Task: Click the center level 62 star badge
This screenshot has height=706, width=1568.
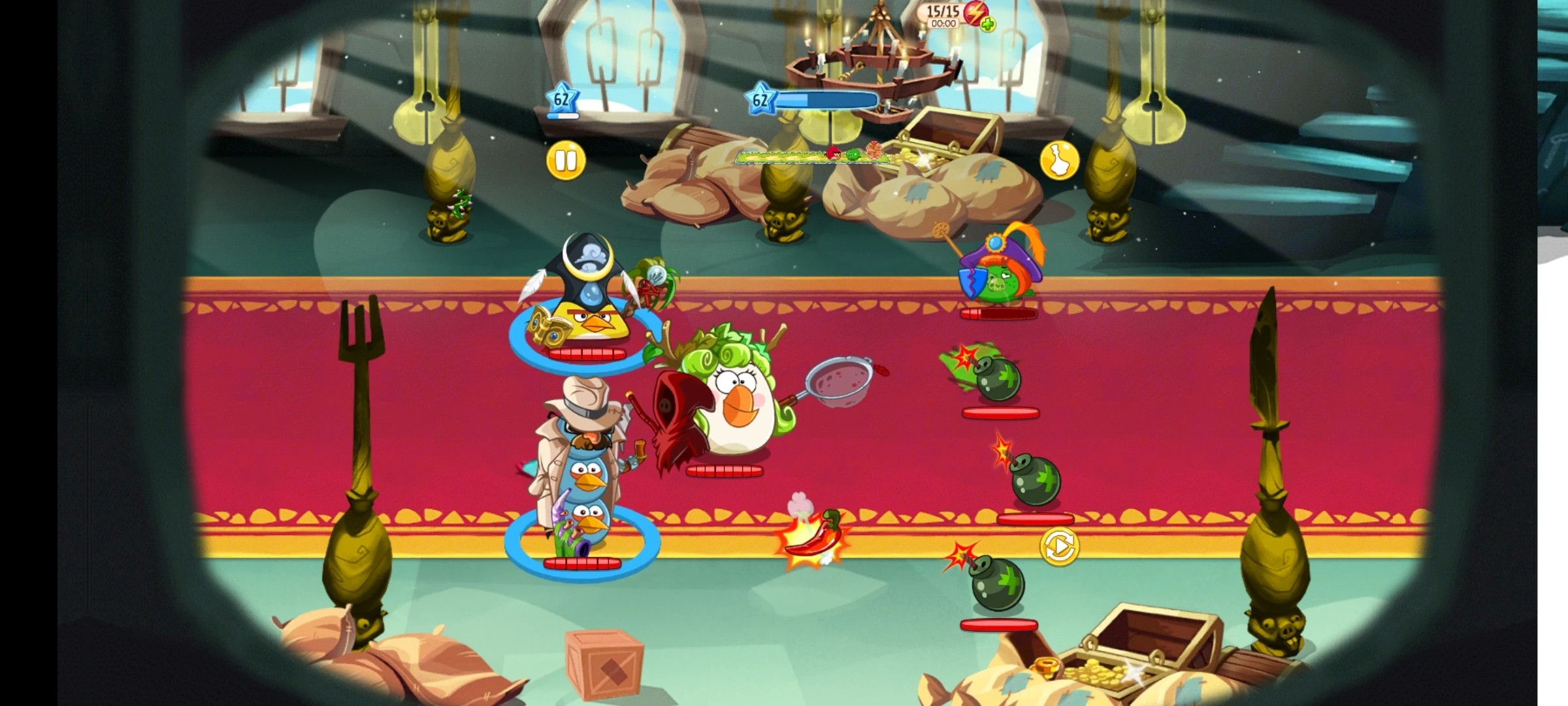Action: [x=760, y=99]
